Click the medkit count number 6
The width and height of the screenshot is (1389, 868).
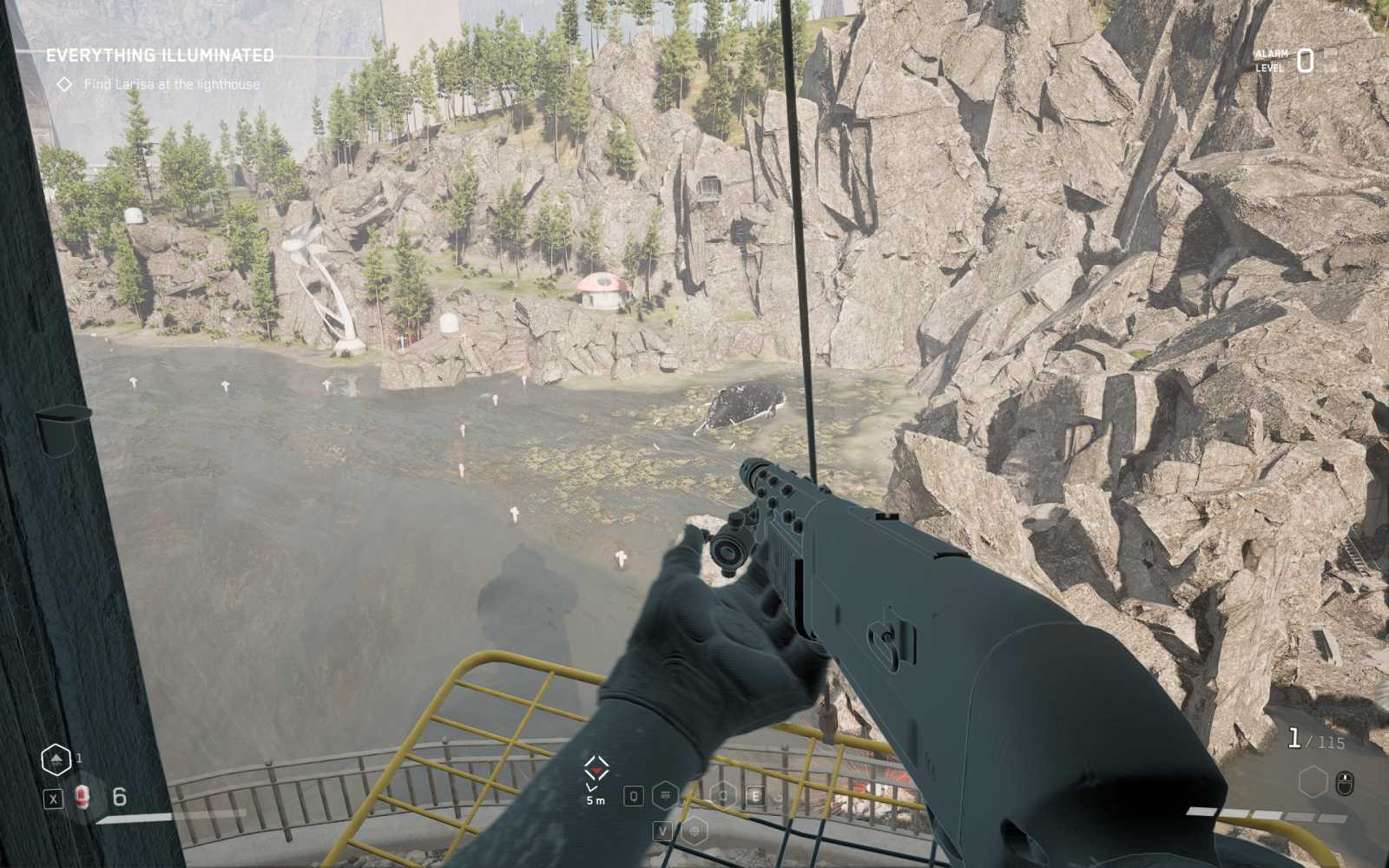pos(119,797)
